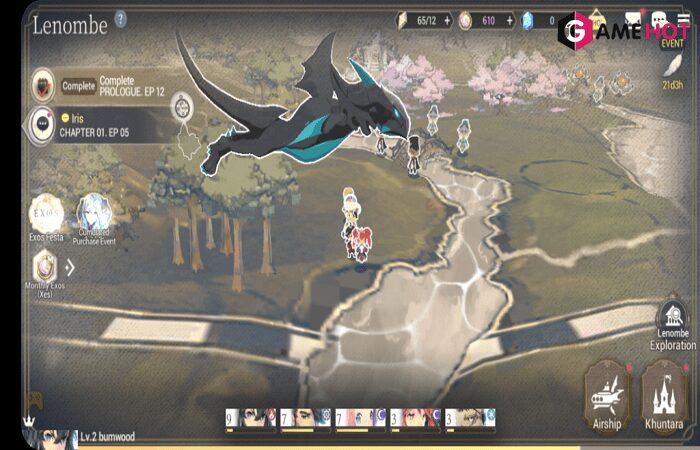Image resolution: width=700 pixels, height=450 pixels.
Task: Open the Exos Festa event
Action: click(45, 212)
